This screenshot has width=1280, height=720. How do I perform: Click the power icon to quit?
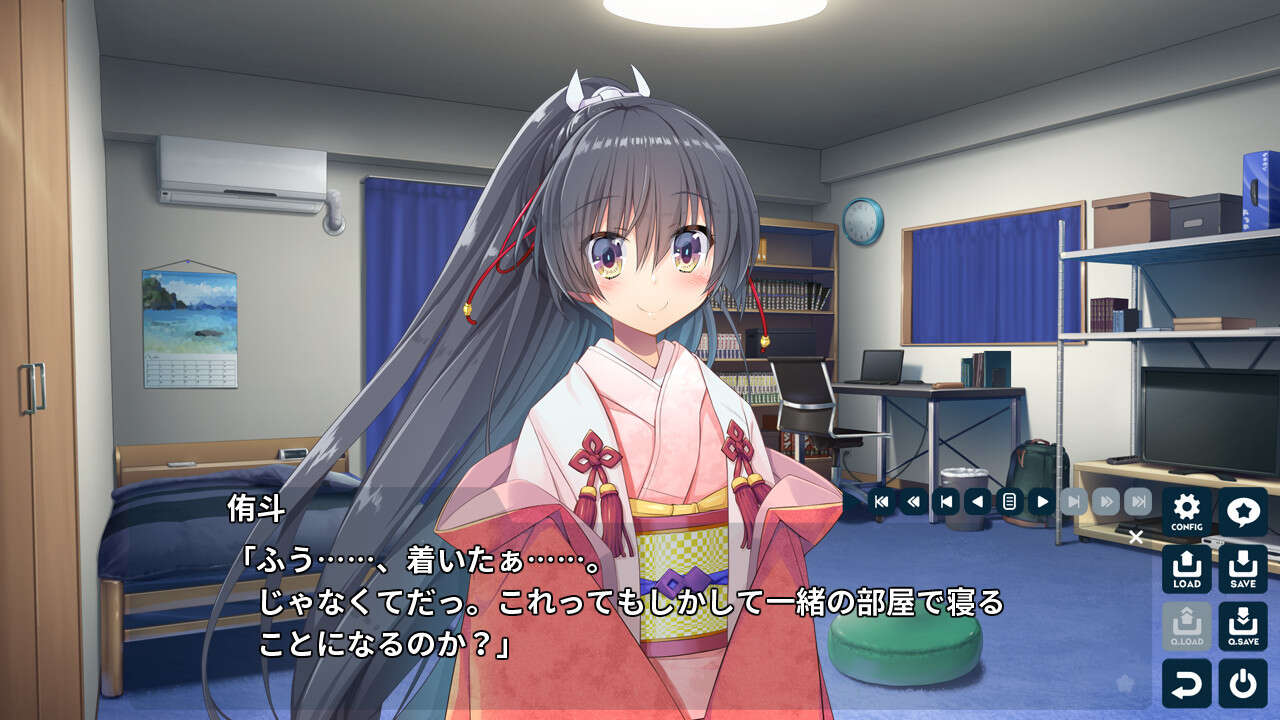[1243, 683]
